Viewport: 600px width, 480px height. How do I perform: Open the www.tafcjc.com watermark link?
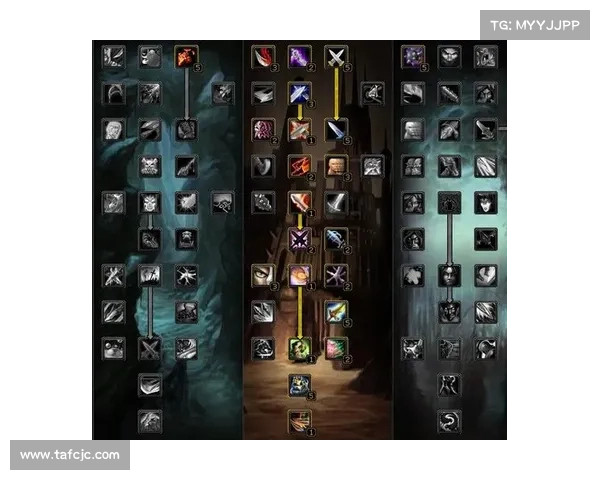(70, 455)
